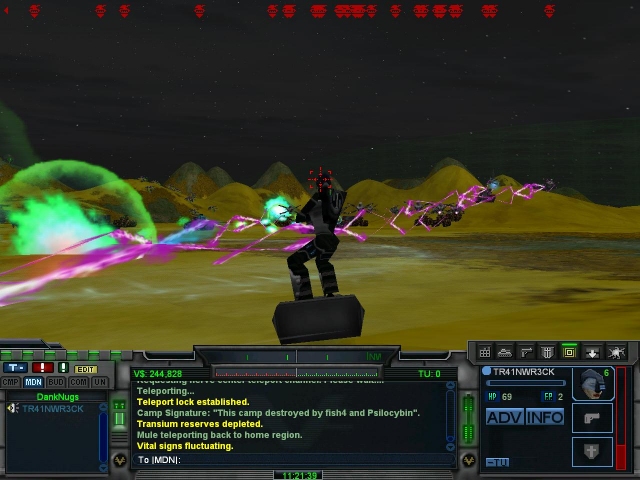
Task: Activate the highlighted concentric-squares toolbar icon
Action: point(569,352)
